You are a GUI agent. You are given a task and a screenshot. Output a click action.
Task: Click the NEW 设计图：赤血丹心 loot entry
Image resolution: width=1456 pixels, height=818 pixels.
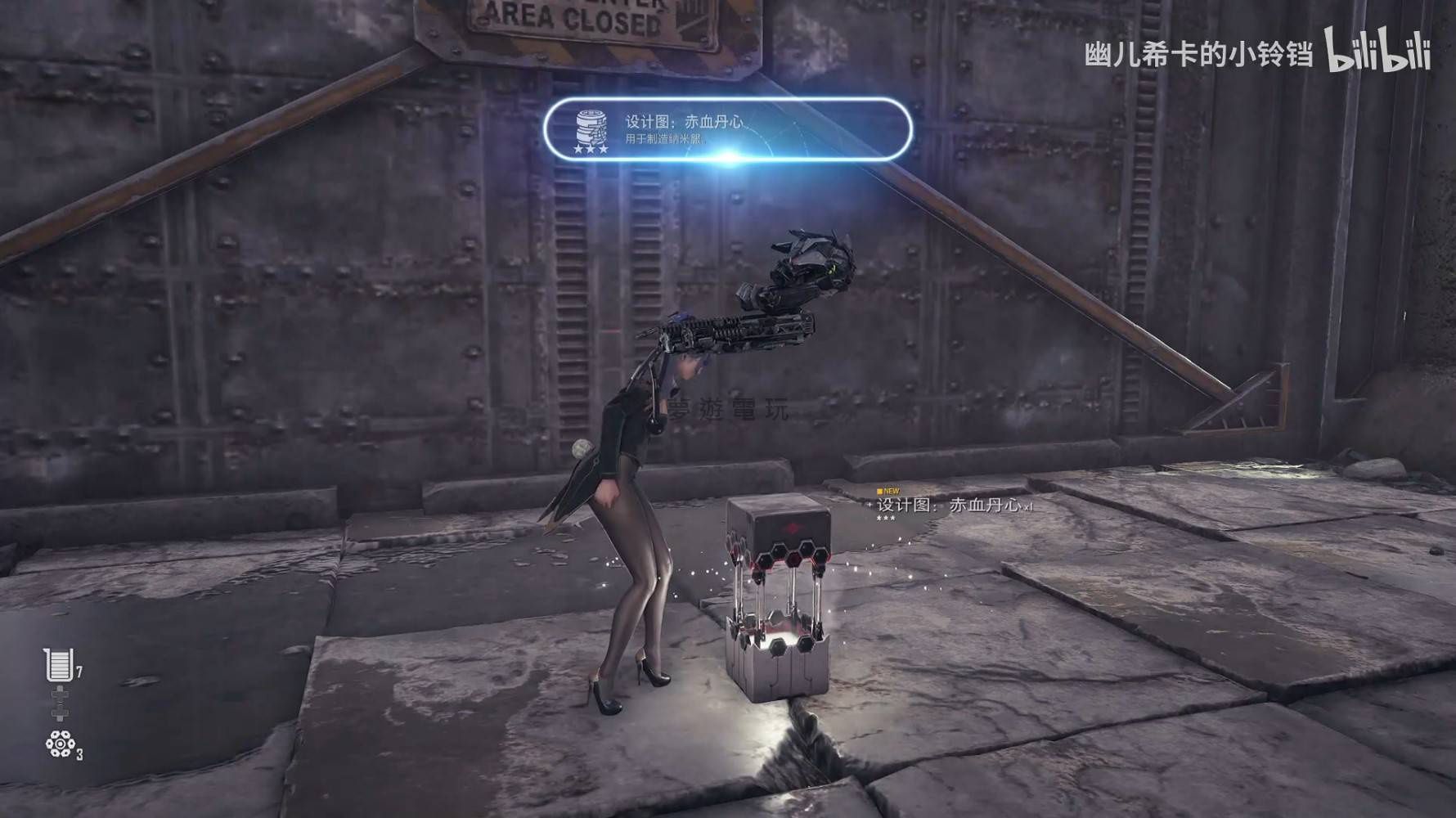point(949,506)
